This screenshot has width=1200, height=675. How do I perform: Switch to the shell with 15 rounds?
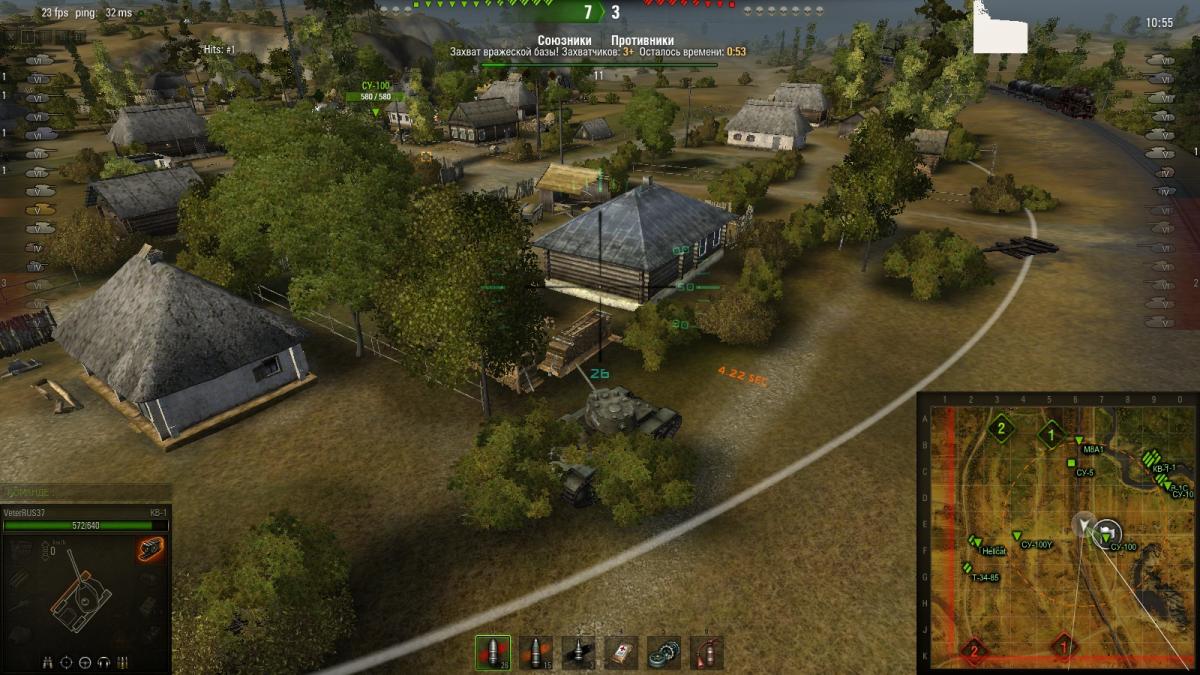coord(535,652)
